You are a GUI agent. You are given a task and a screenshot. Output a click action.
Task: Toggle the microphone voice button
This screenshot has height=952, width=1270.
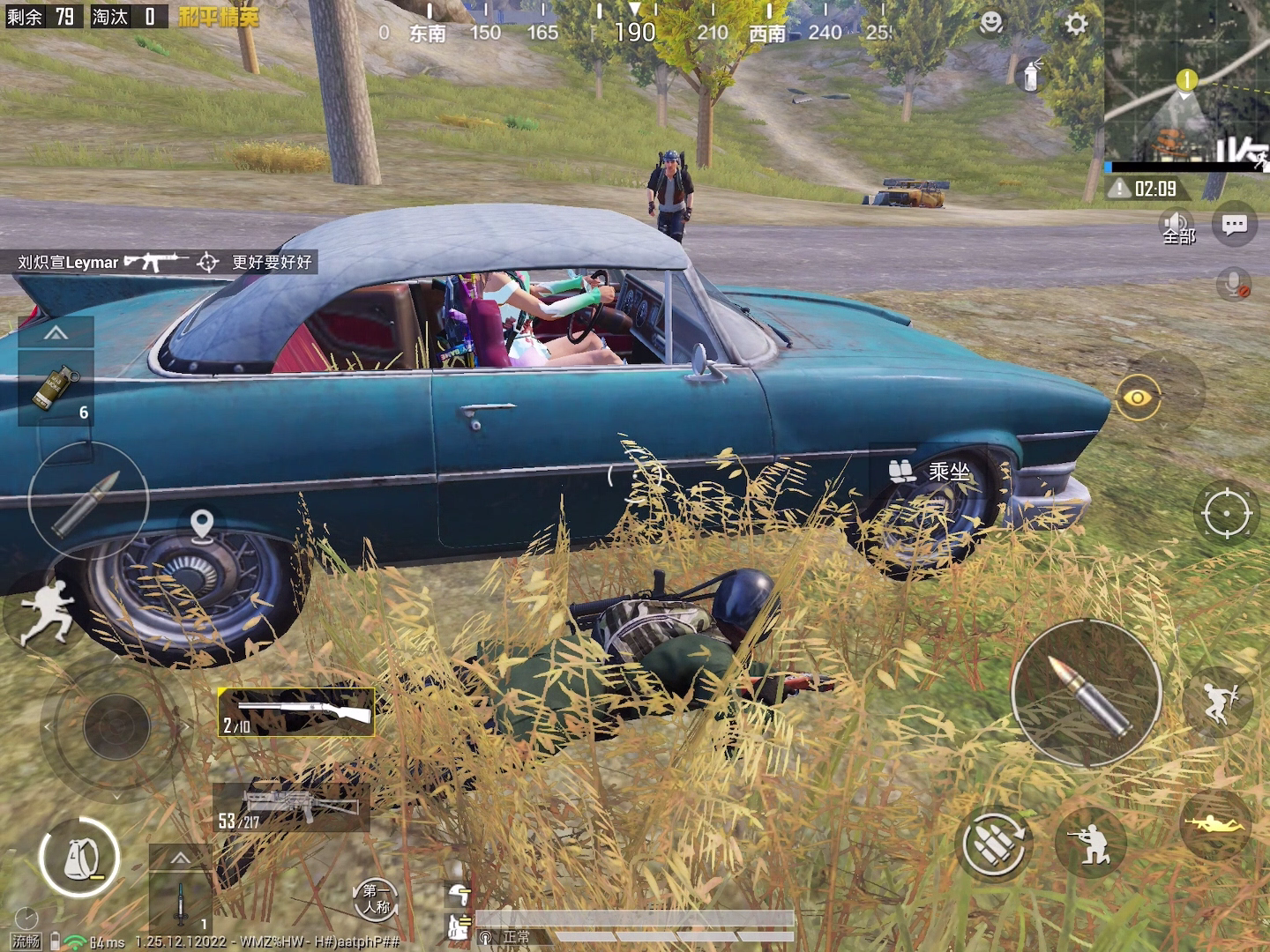pyautogui.click(x=1233, y=284)
